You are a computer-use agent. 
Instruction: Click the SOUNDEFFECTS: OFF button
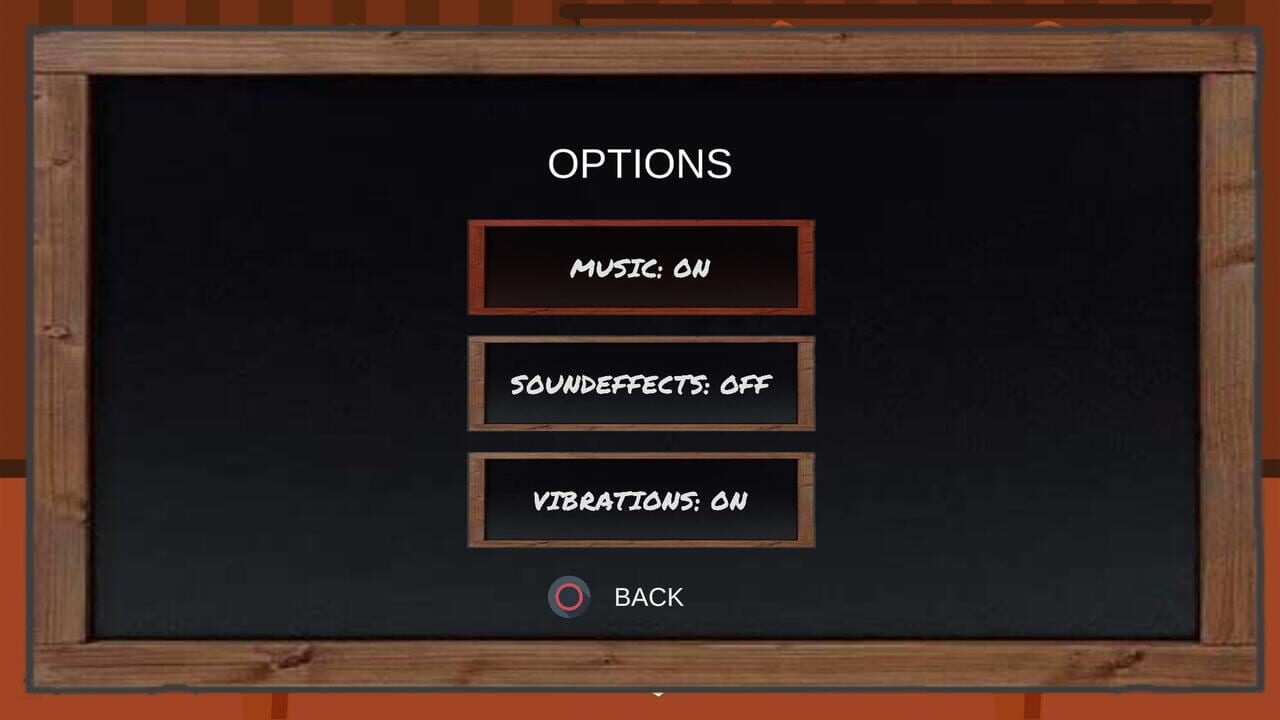[x=640, y=384]
